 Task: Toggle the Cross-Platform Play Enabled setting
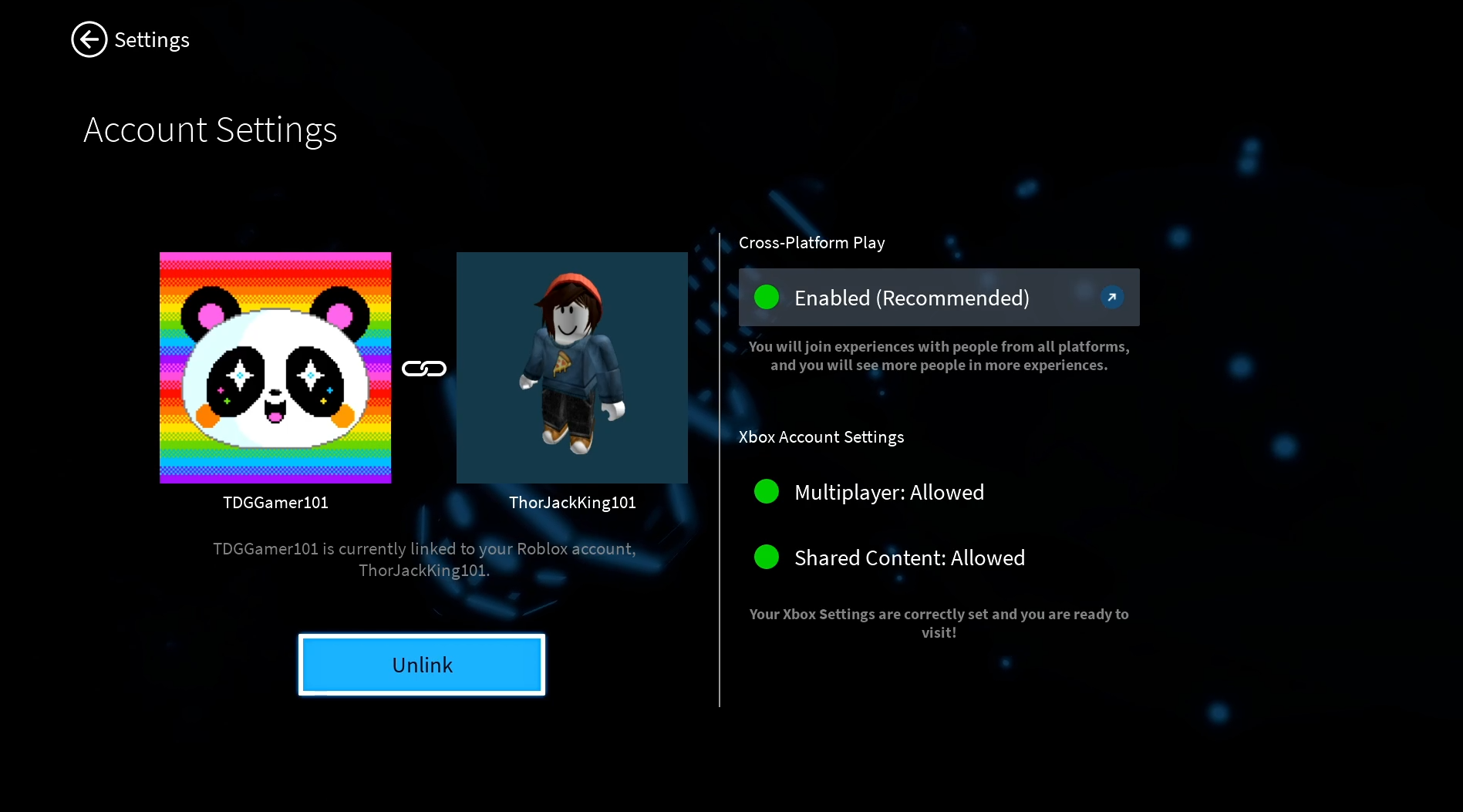coord(939,297)
